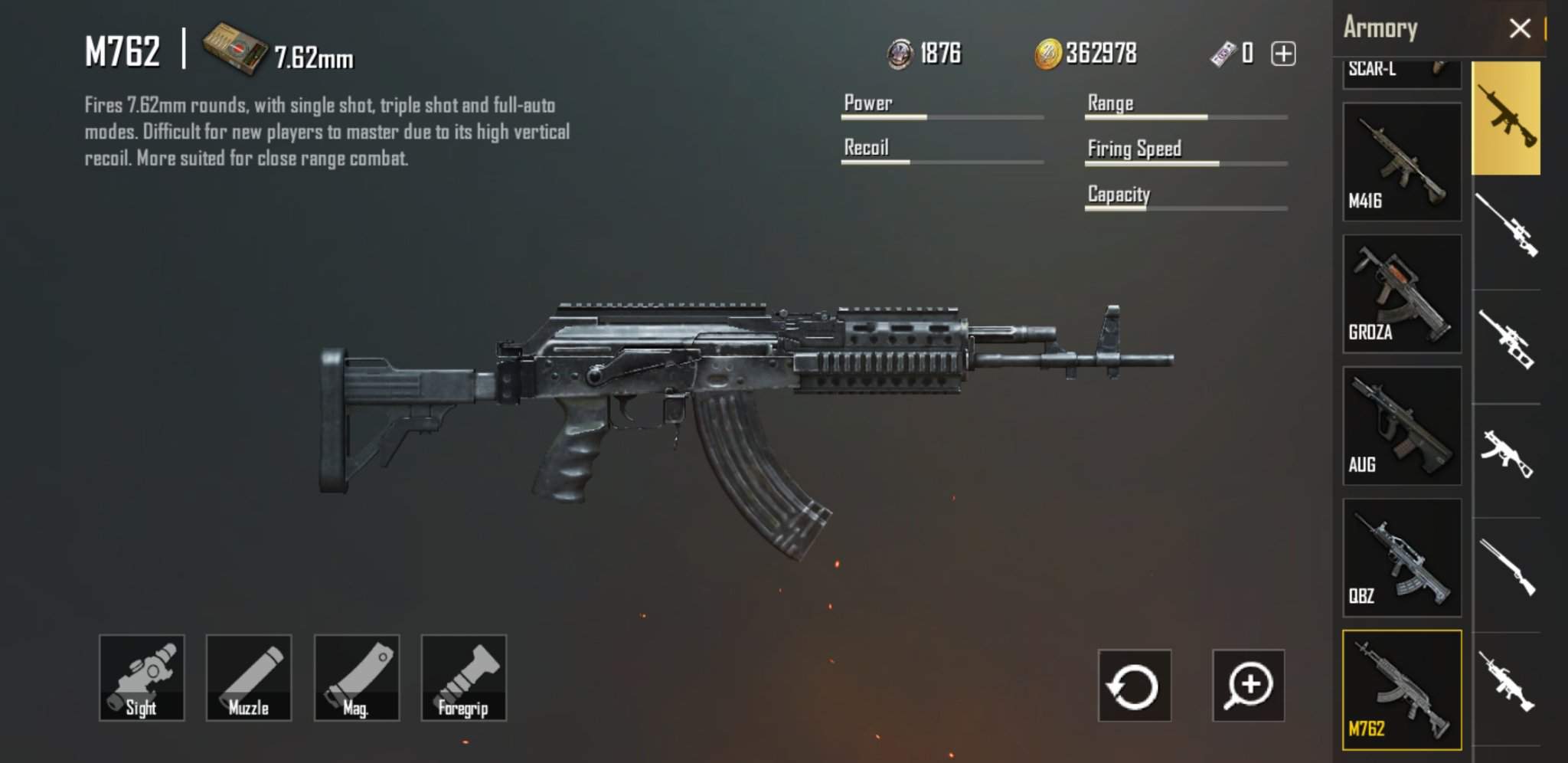
Task: Switch to the gold assault rifle category tab
Action: (x=1507, y=118)
